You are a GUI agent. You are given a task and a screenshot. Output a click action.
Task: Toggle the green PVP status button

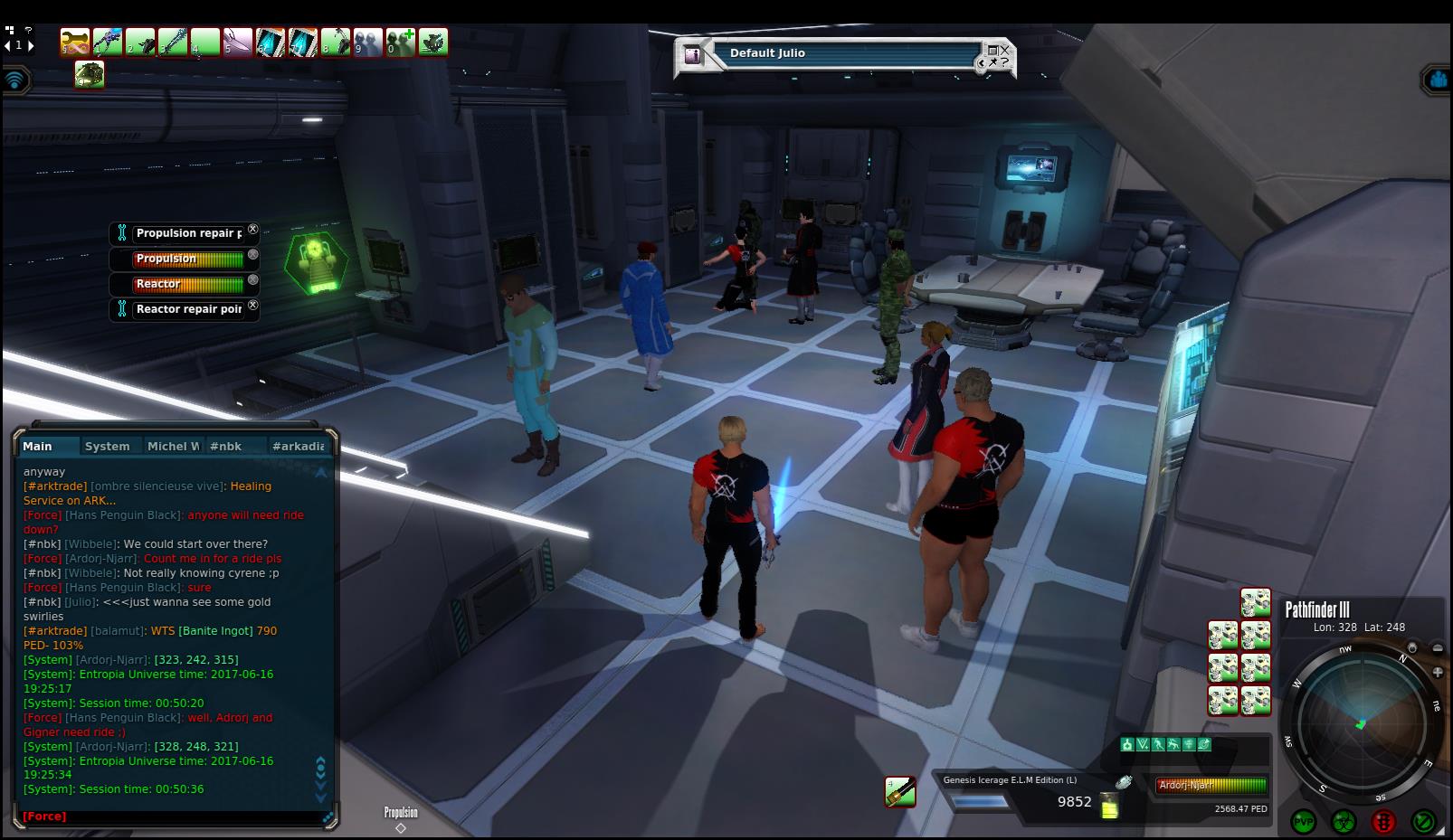1304,822
